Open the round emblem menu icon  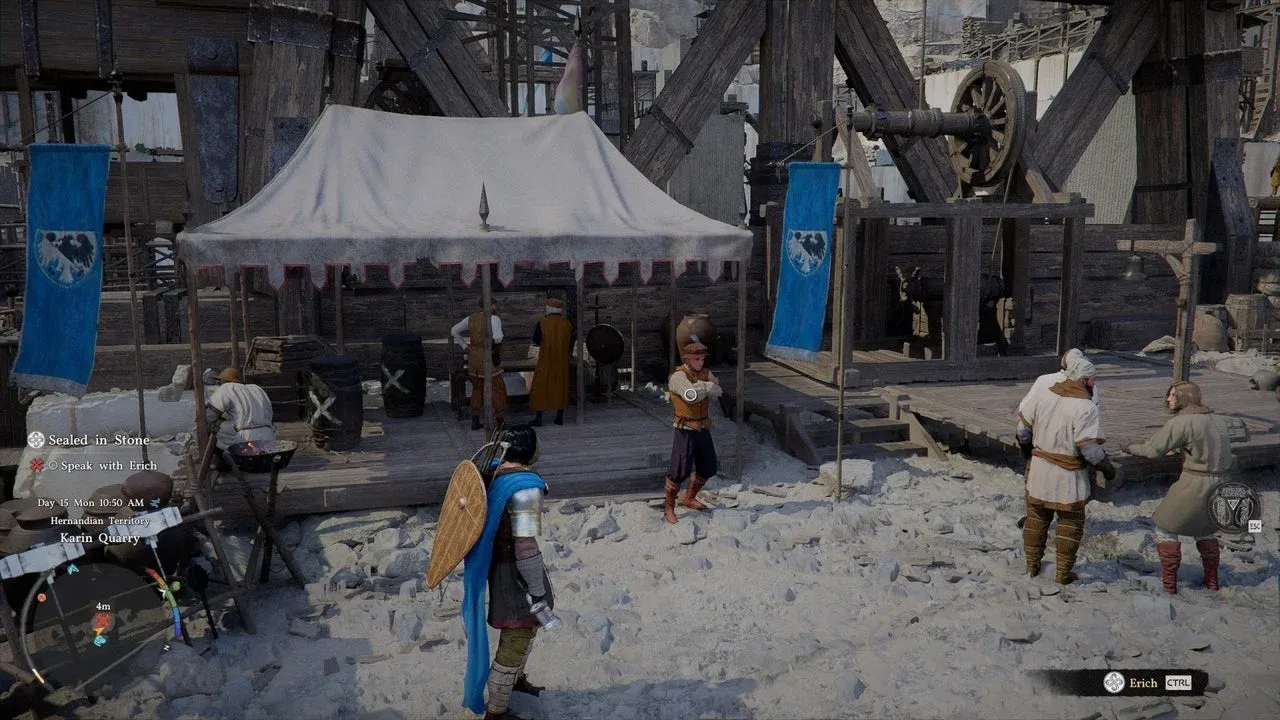click(1232, 506)
